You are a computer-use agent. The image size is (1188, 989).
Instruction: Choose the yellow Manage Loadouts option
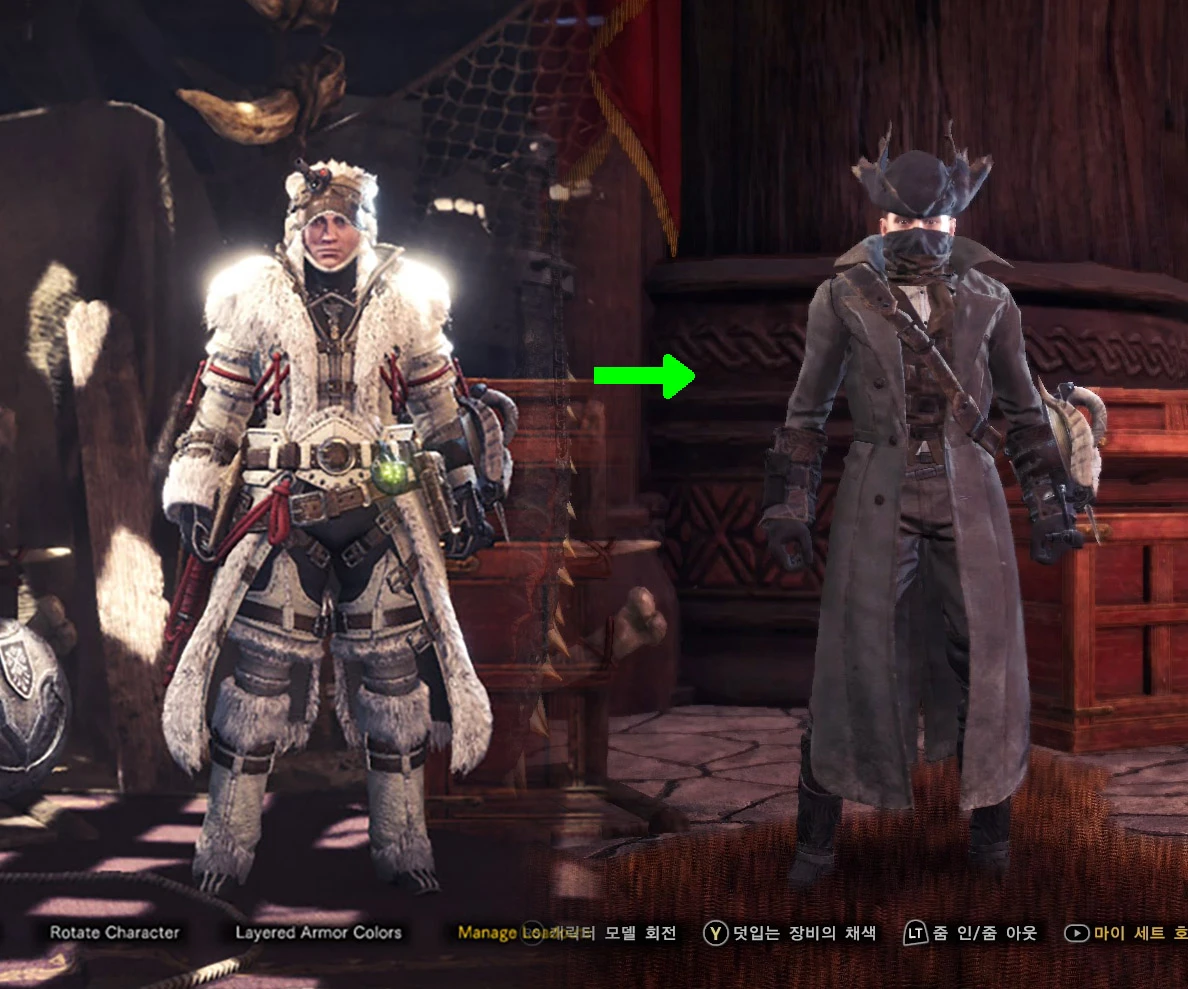(x=490, y=932)
